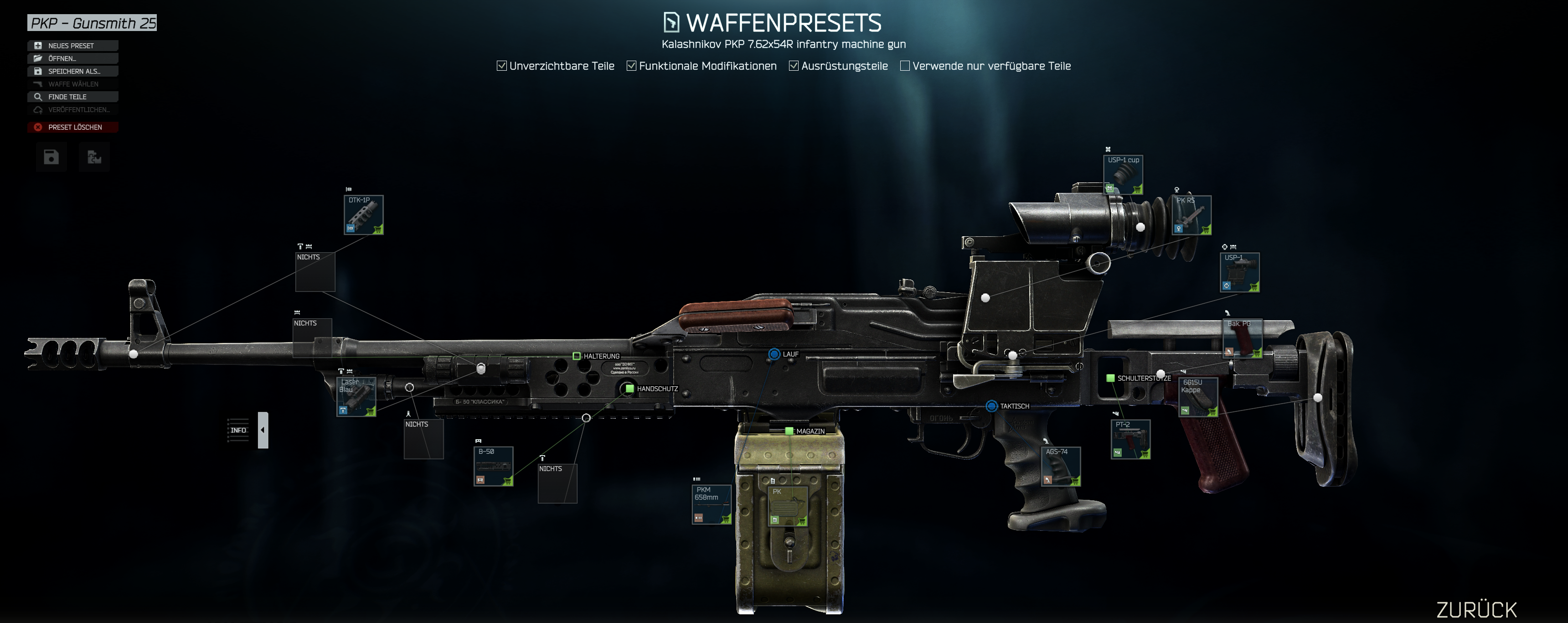Select the PT-2 stock slot
Screen dimensions: 1568x623
(1130, 438)
